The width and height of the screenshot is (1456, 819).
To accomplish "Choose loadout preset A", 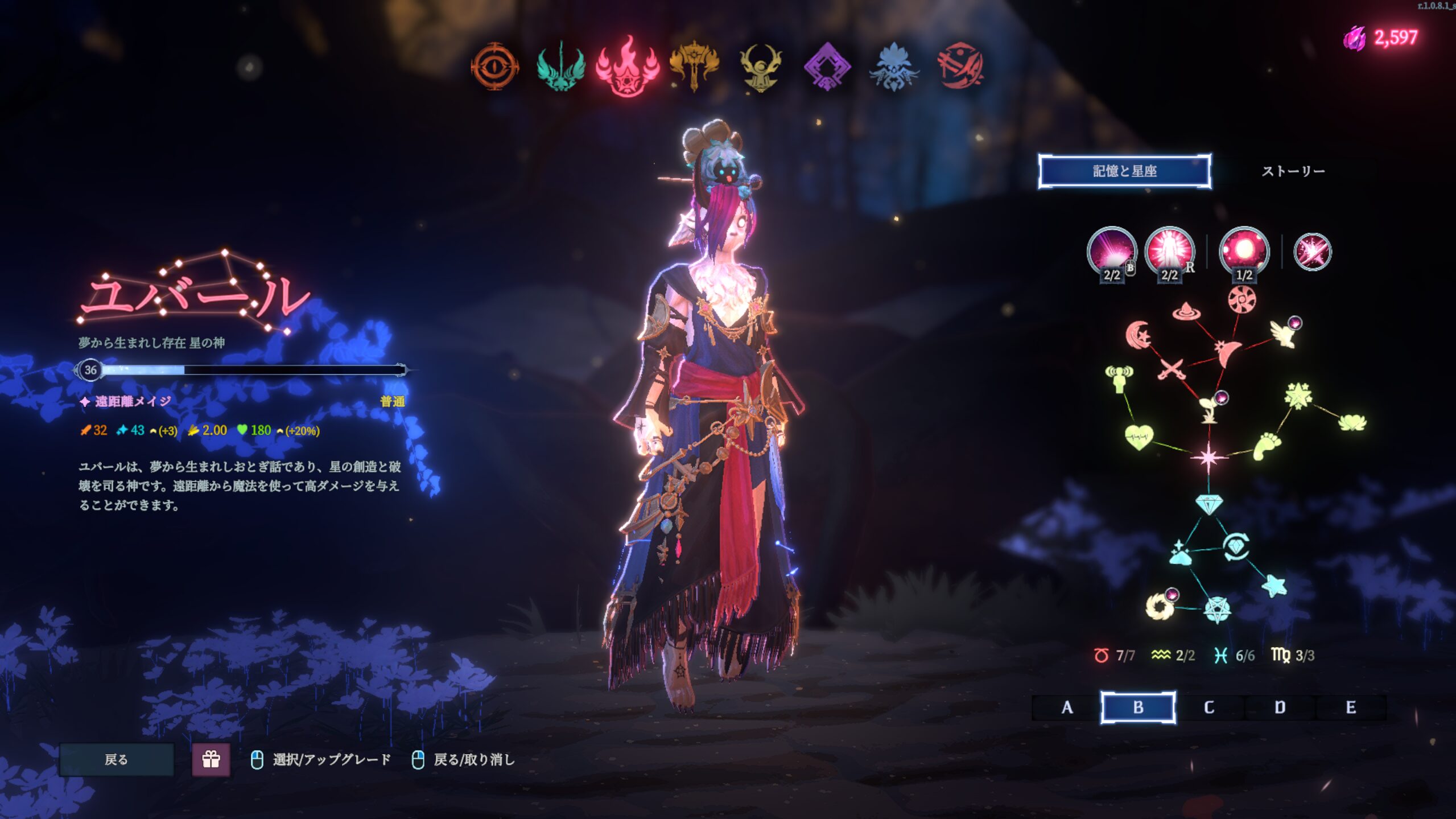I will pos(1067,707).
